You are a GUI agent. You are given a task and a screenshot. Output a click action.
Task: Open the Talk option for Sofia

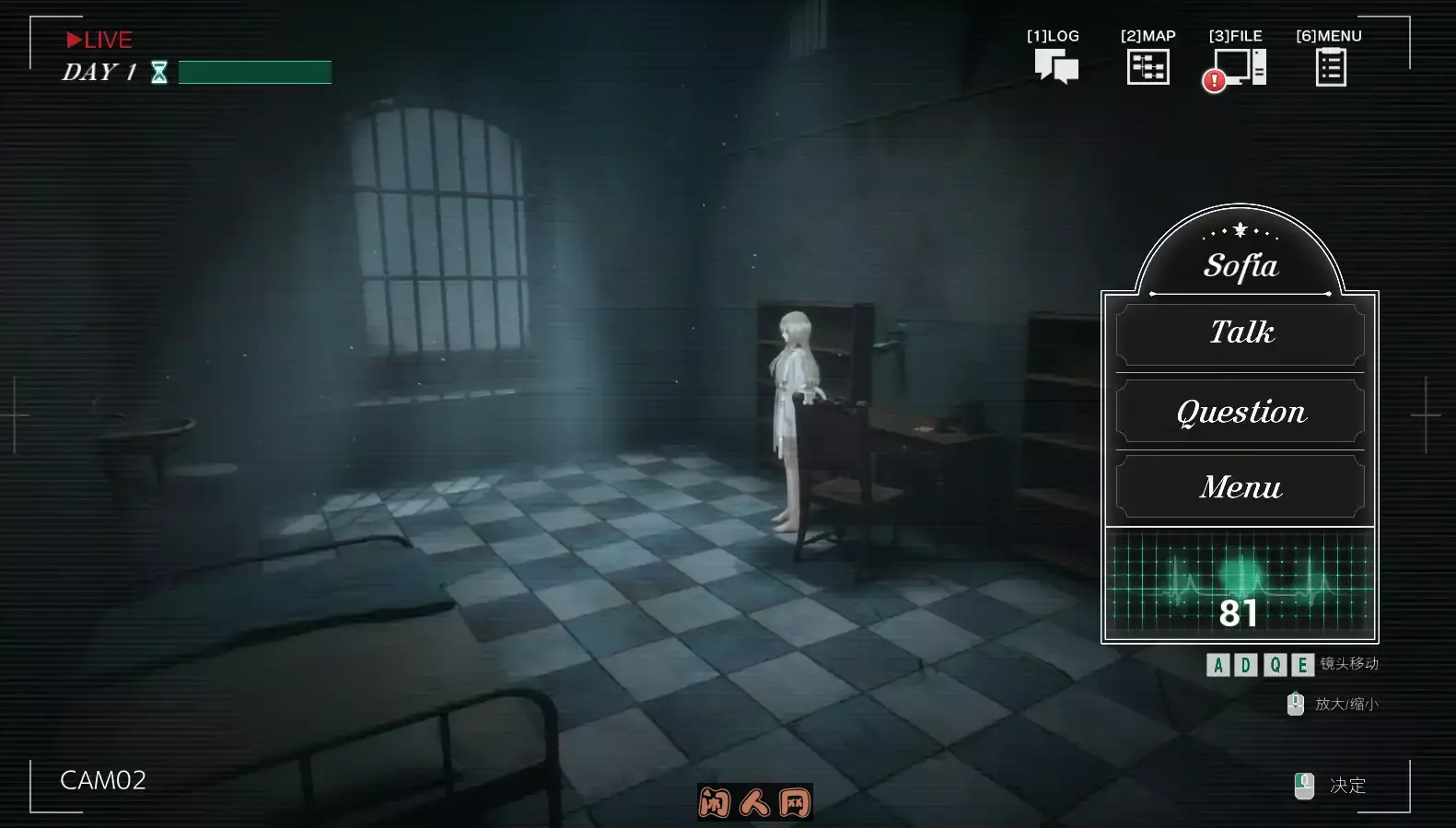(x=1240, y=332)
